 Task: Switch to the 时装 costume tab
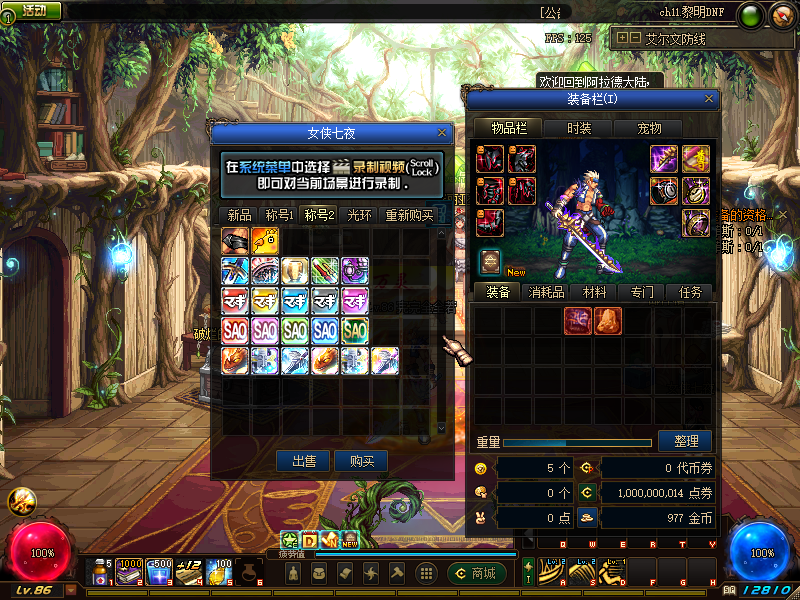click(579, 128)
